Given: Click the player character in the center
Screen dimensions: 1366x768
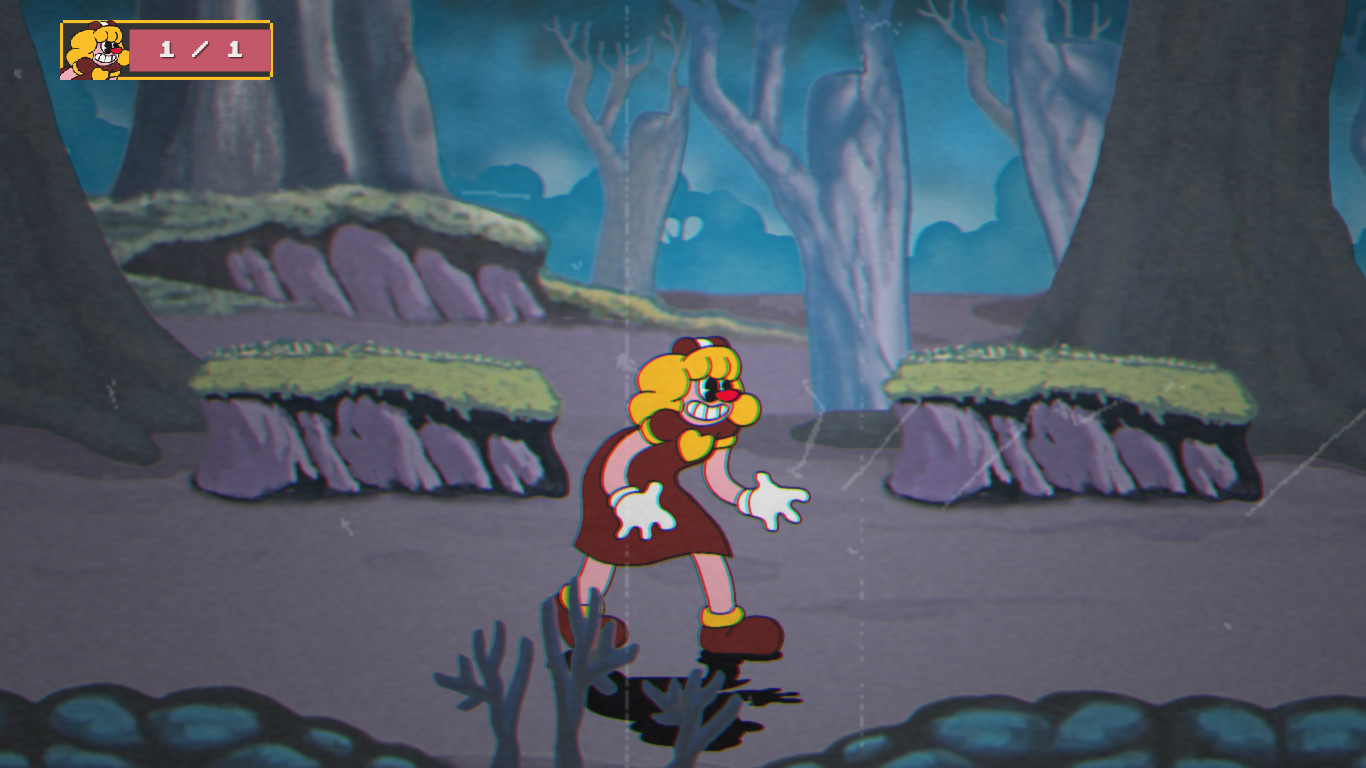Looking at the screenshot, I should 670,480.
